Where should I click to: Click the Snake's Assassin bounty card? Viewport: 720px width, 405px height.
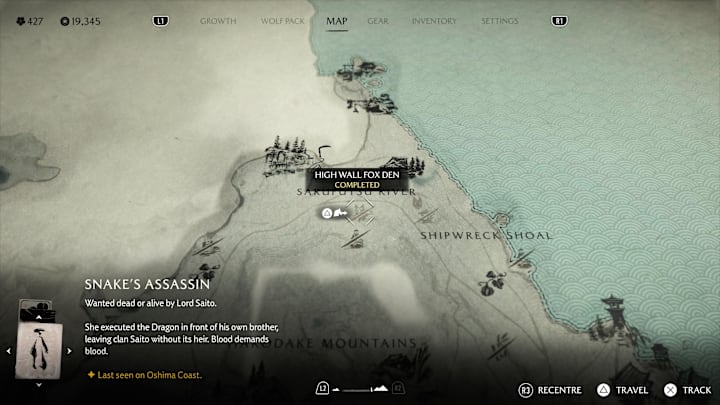coord(40,350)
